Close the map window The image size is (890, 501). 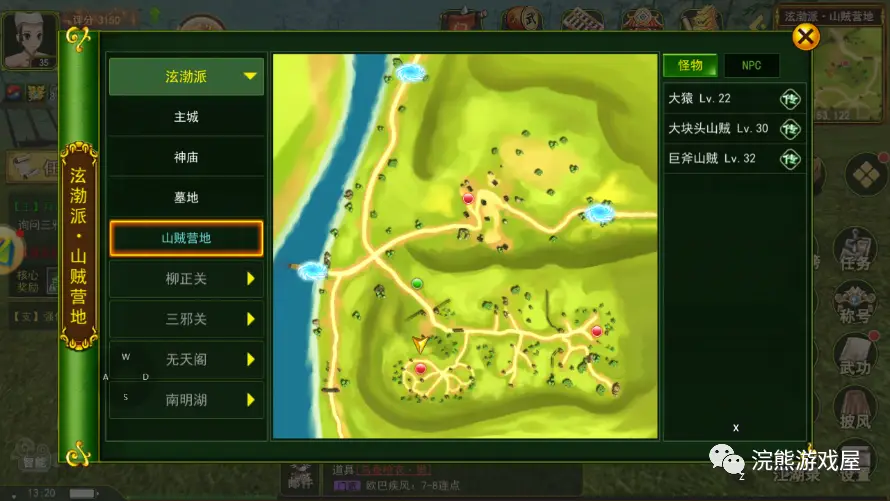(x=805, y=37)
